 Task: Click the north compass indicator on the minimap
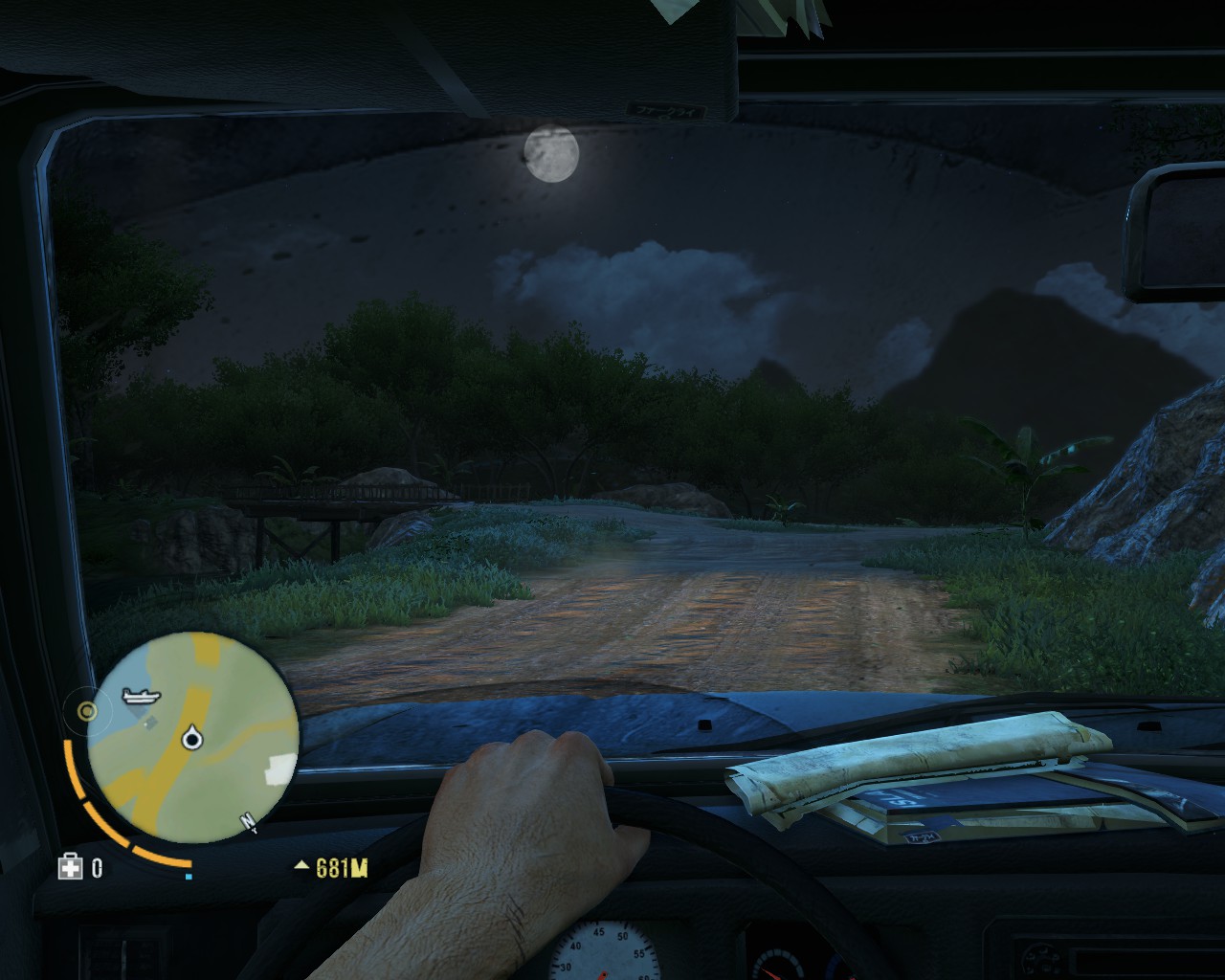(249, 821)
